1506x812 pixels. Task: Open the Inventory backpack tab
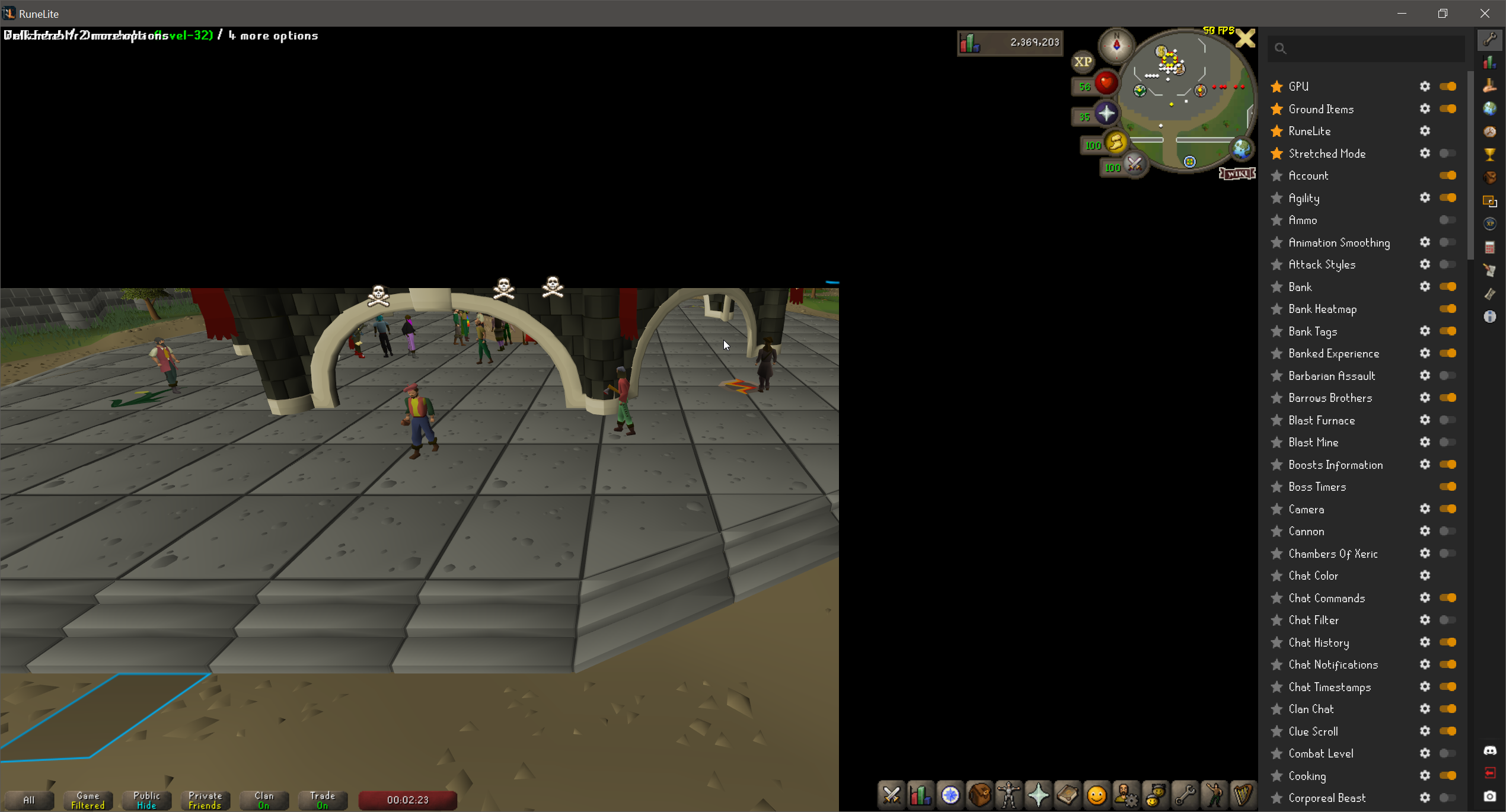tap(979, 796)
